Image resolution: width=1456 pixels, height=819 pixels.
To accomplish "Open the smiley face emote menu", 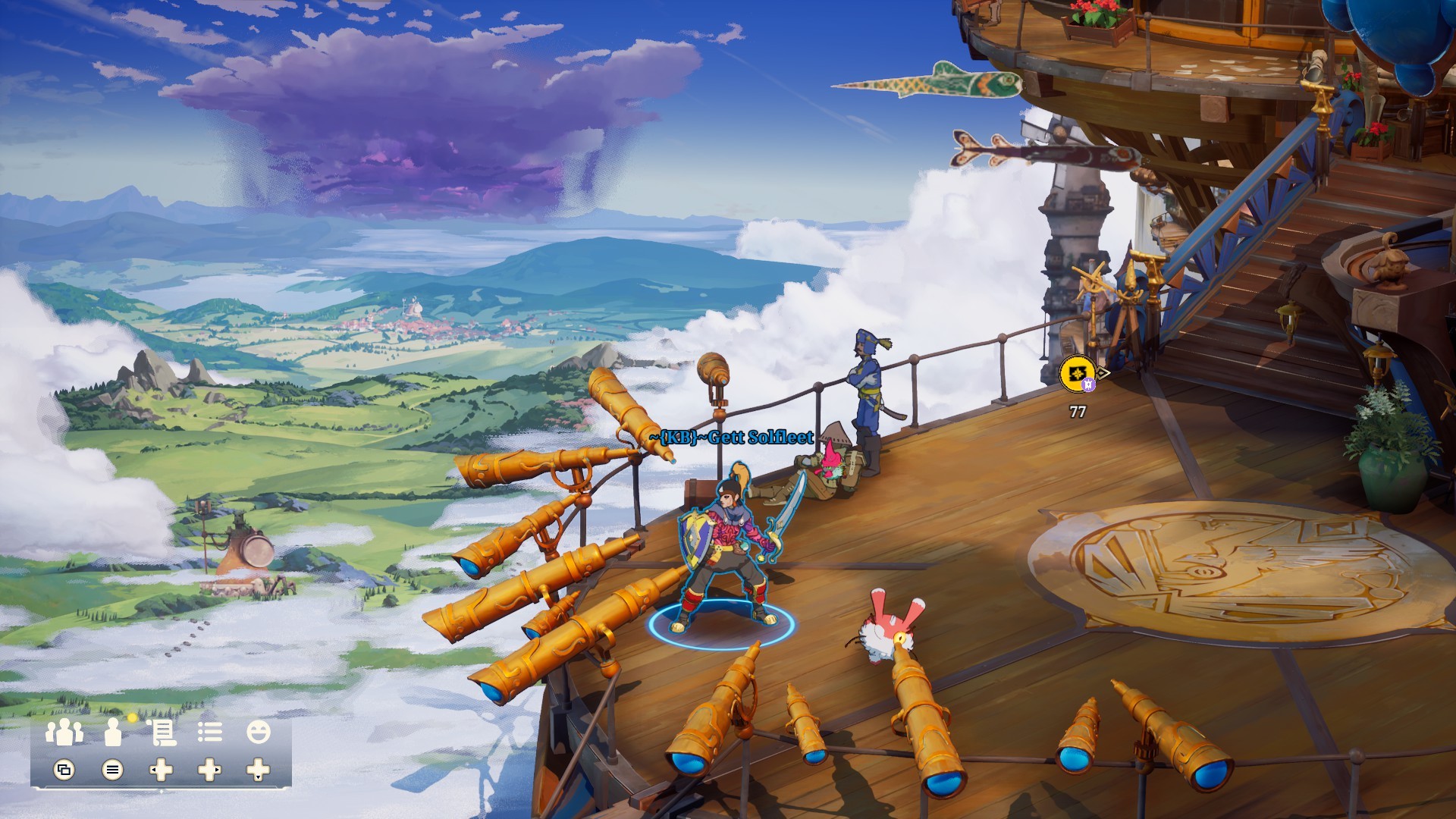I will pos(259,733).
